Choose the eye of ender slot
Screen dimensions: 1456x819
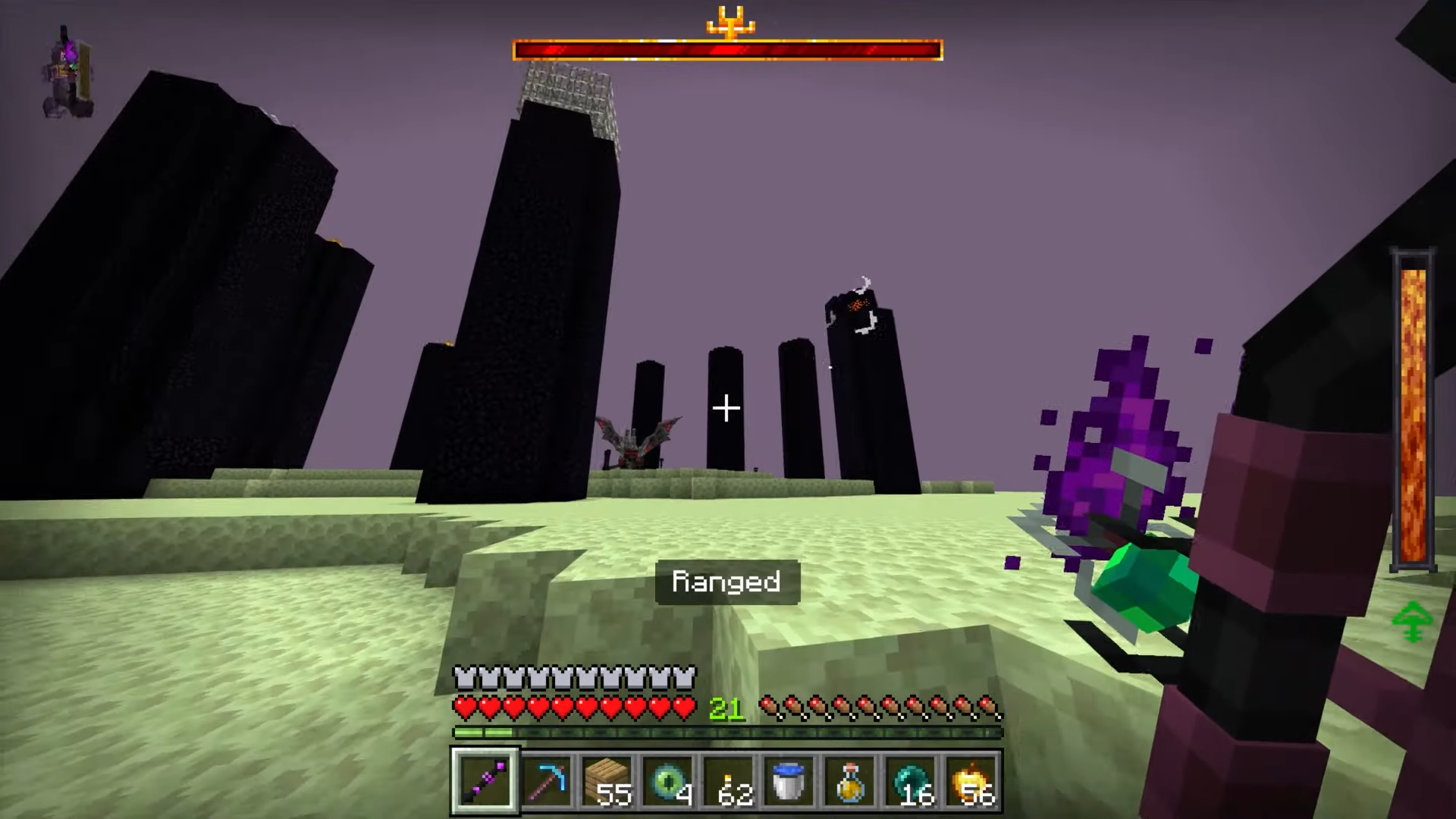click(667, 781)
